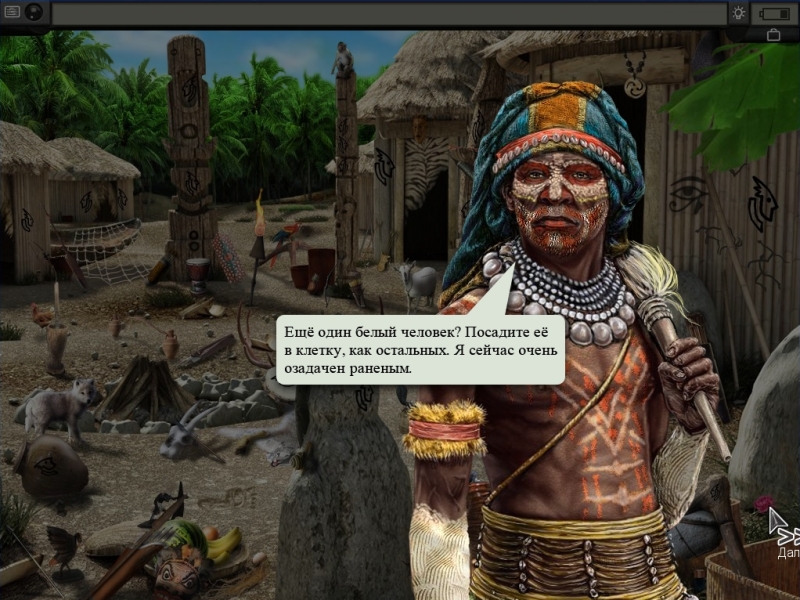This screenshot has width=800, height=600.
Task: Open the menu icon in top-left corner
Action: (12, 12)
